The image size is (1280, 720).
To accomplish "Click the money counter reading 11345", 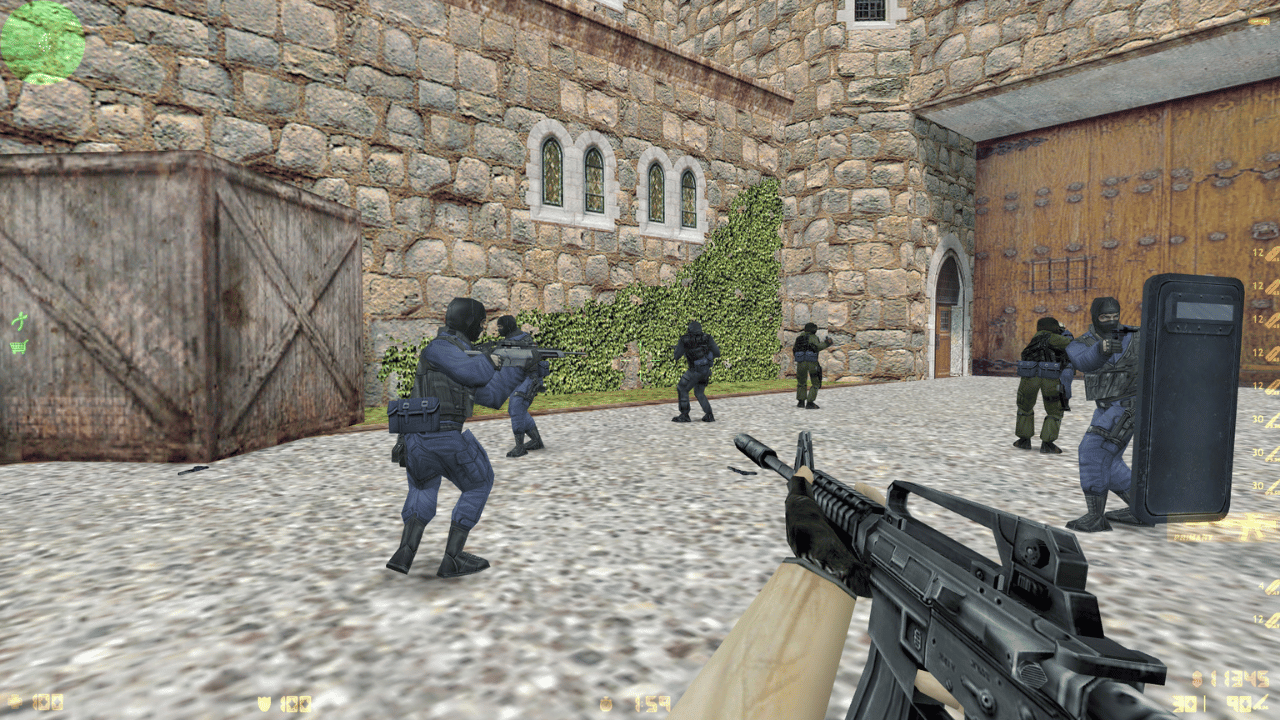I will coord(1241,677).
